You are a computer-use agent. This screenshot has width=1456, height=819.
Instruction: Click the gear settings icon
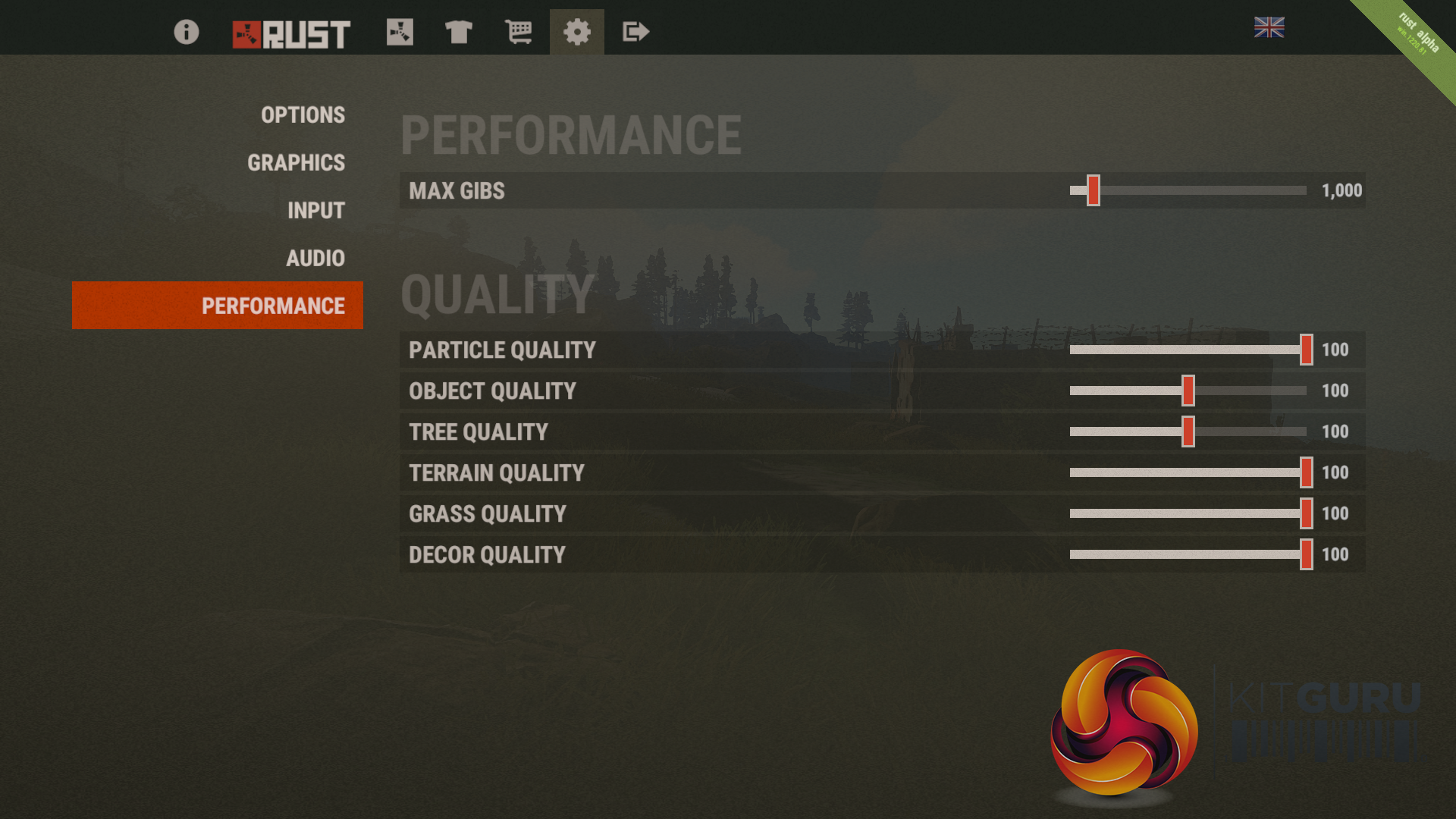point(576,32)
